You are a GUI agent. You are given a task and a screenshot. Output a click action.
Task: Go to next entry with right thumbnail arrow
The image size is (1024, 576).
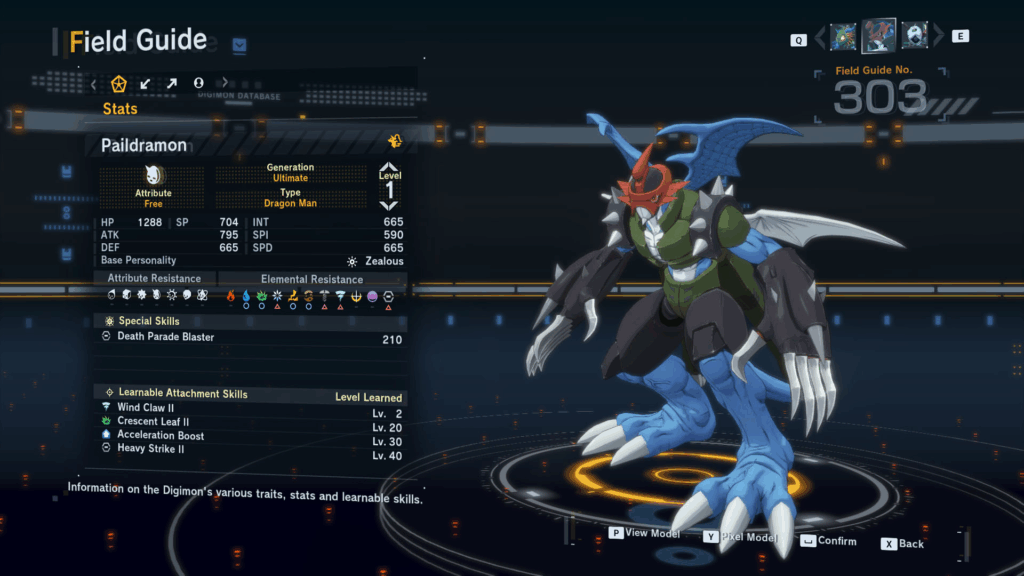point(938,37)
